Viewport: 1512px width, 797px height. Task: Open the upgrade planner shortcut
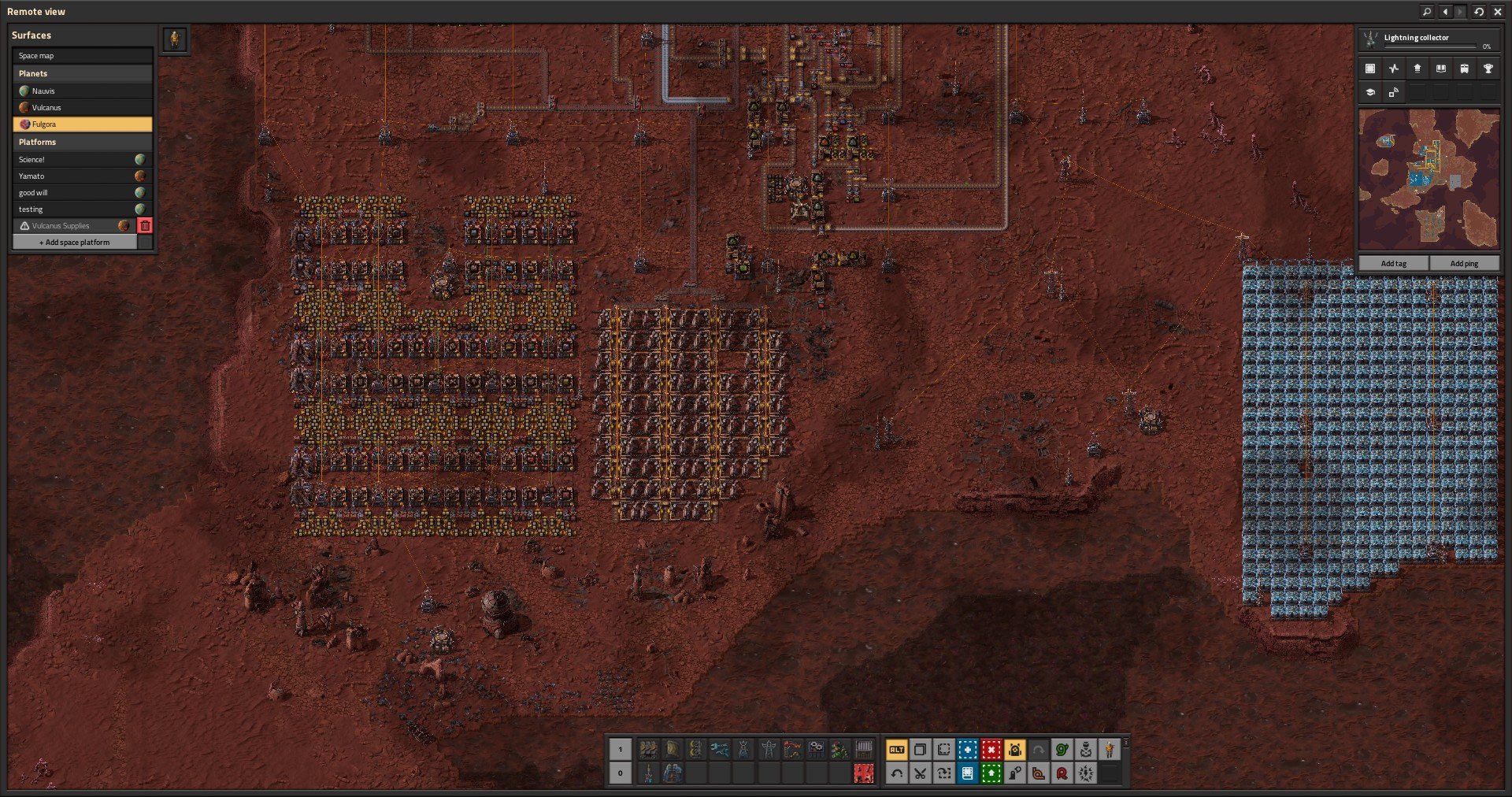click(x=991, y=773)
